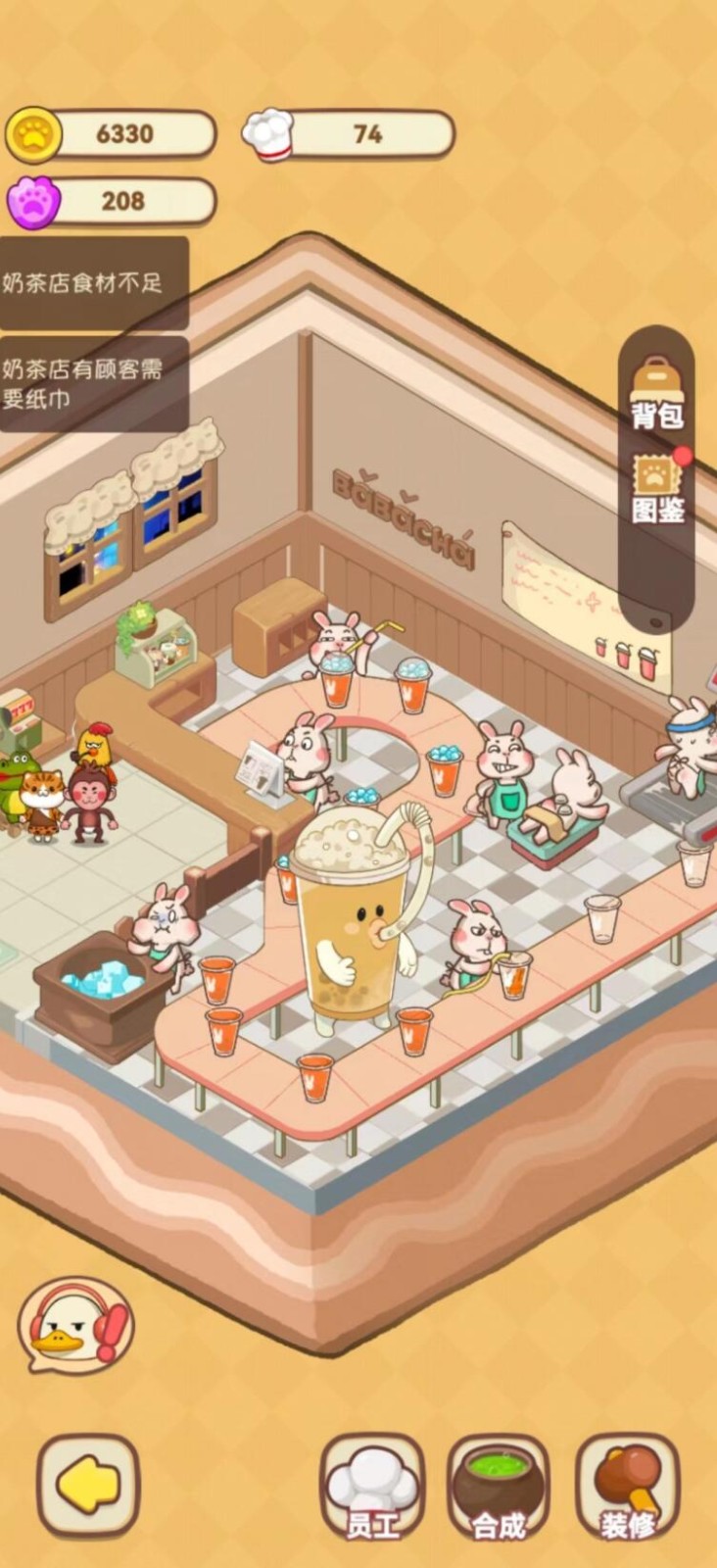Tap the chef hat counter icon
The image size is (717, 1568).
coord(268,134)
